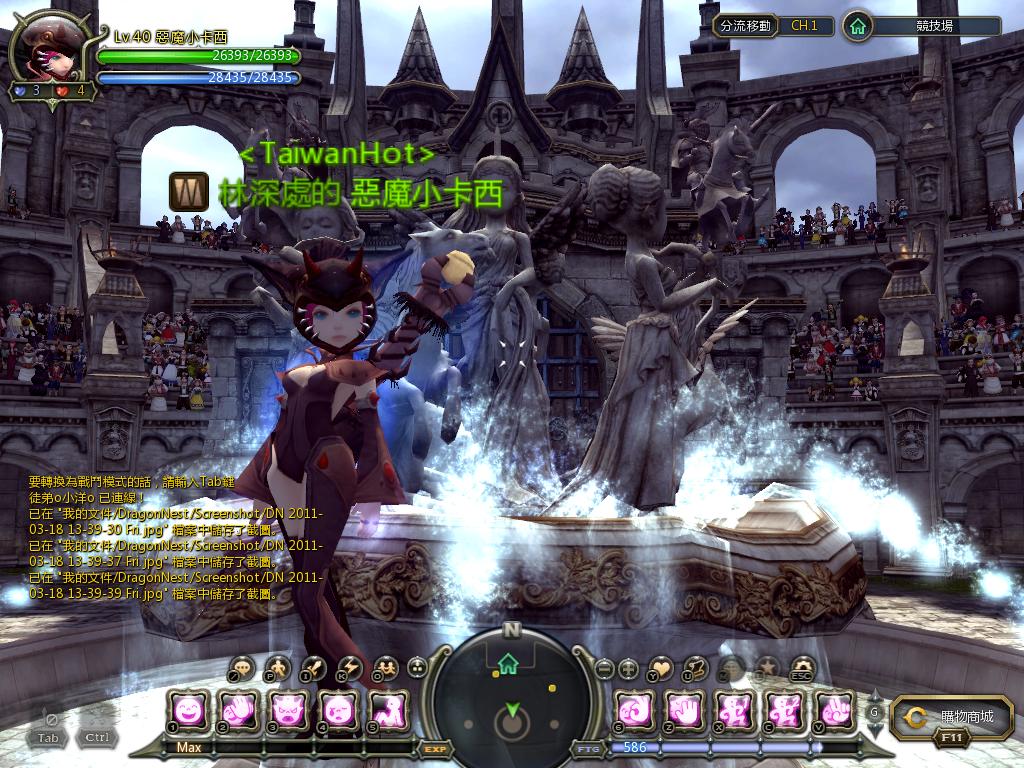This screenshot has height=768, width=1024.
Task: Use the waving hand emote in slot 2
Action: 238,711
